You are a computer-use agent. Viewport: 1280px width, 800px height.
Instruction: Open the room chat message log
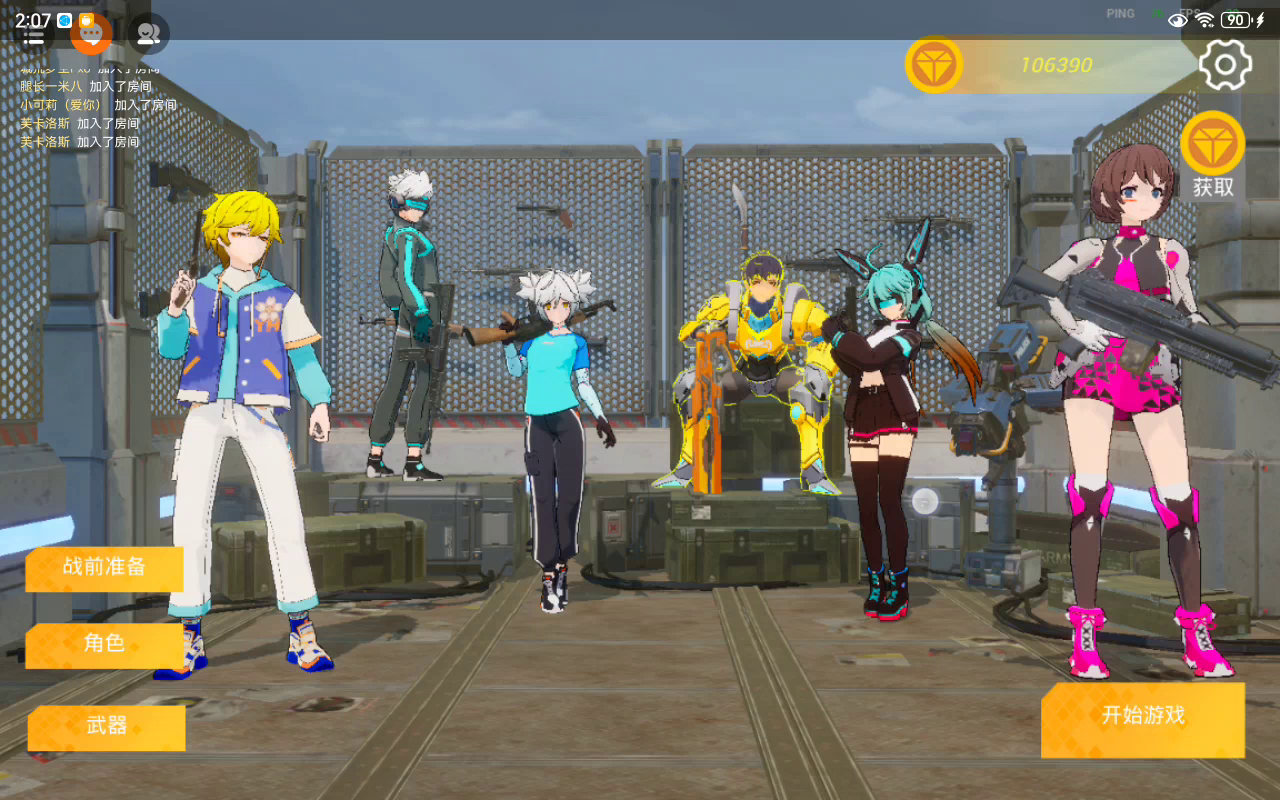98,105
